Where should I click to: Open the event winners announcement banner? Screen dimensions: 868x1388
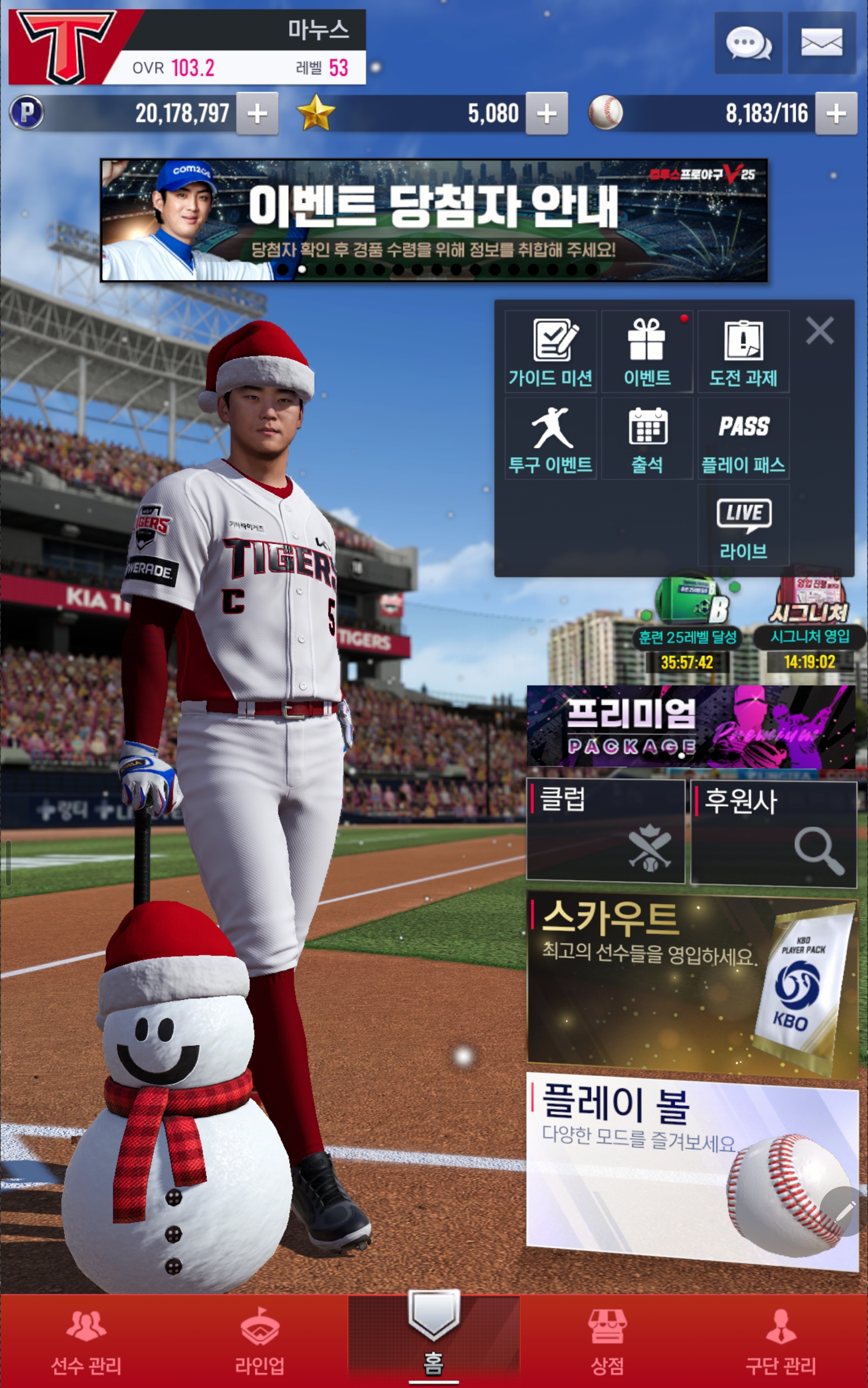434,220
